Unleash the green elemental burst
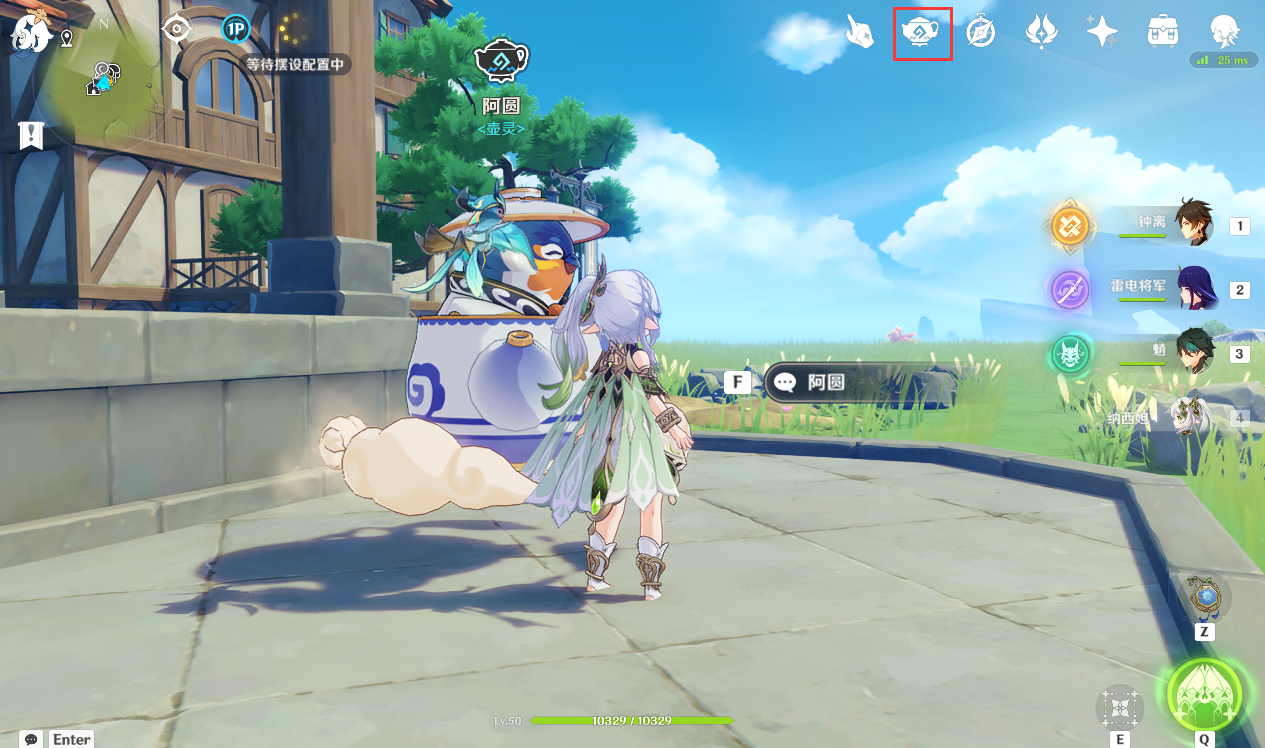The image size is (1265, 748). coord(1205,695)
